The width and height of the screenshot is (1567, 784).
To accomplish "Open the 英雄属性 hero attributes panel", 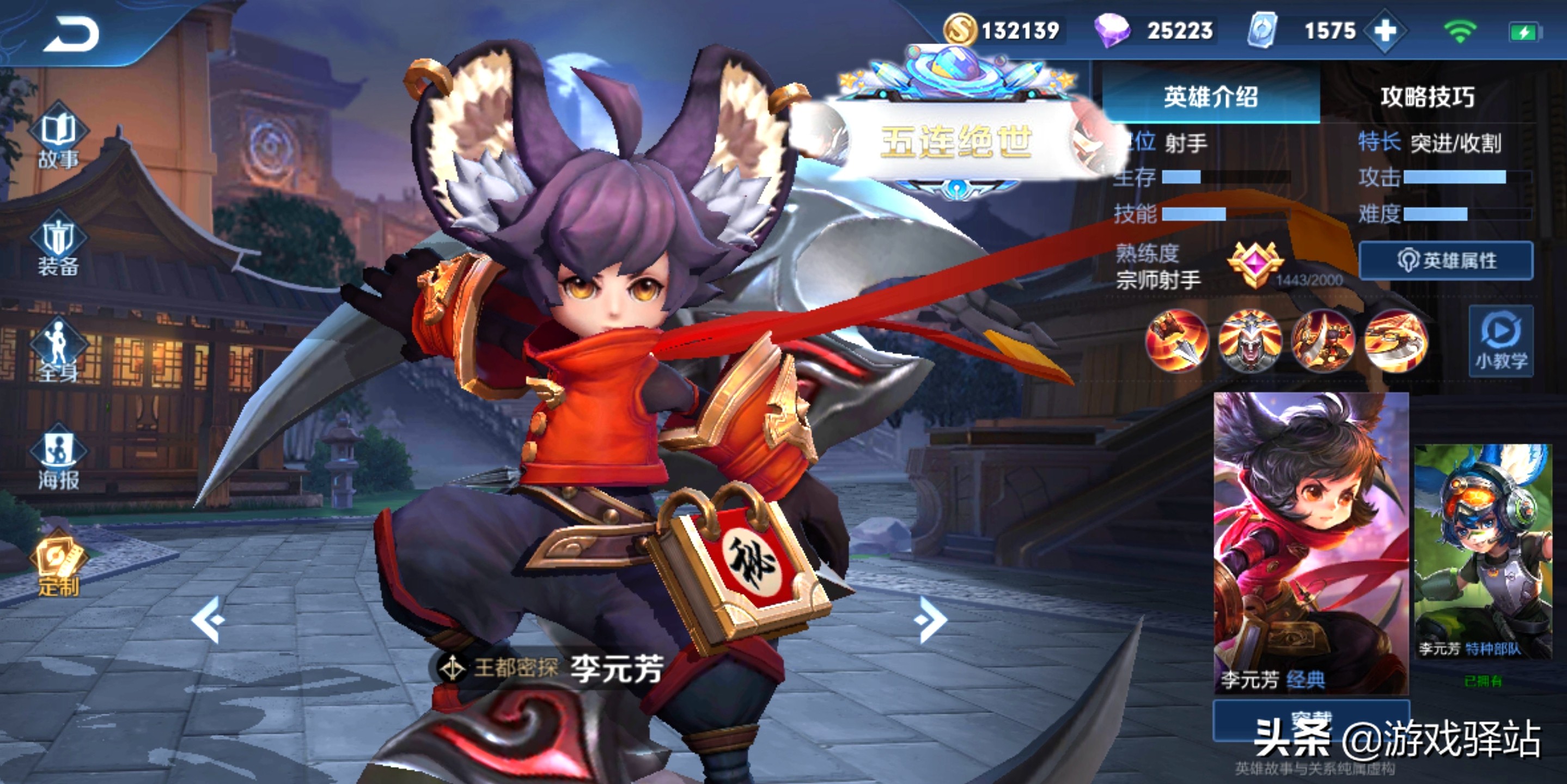I will [x=1446, y=260].
